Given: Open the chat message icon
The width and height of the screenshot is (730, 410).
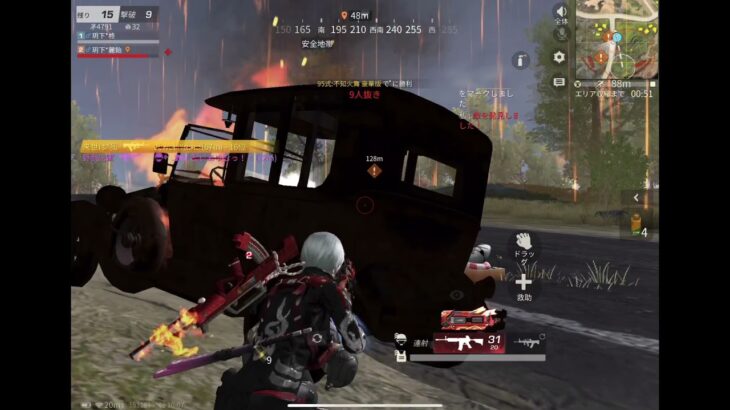Looking at the screenshot, I should [x=559, y=81].
